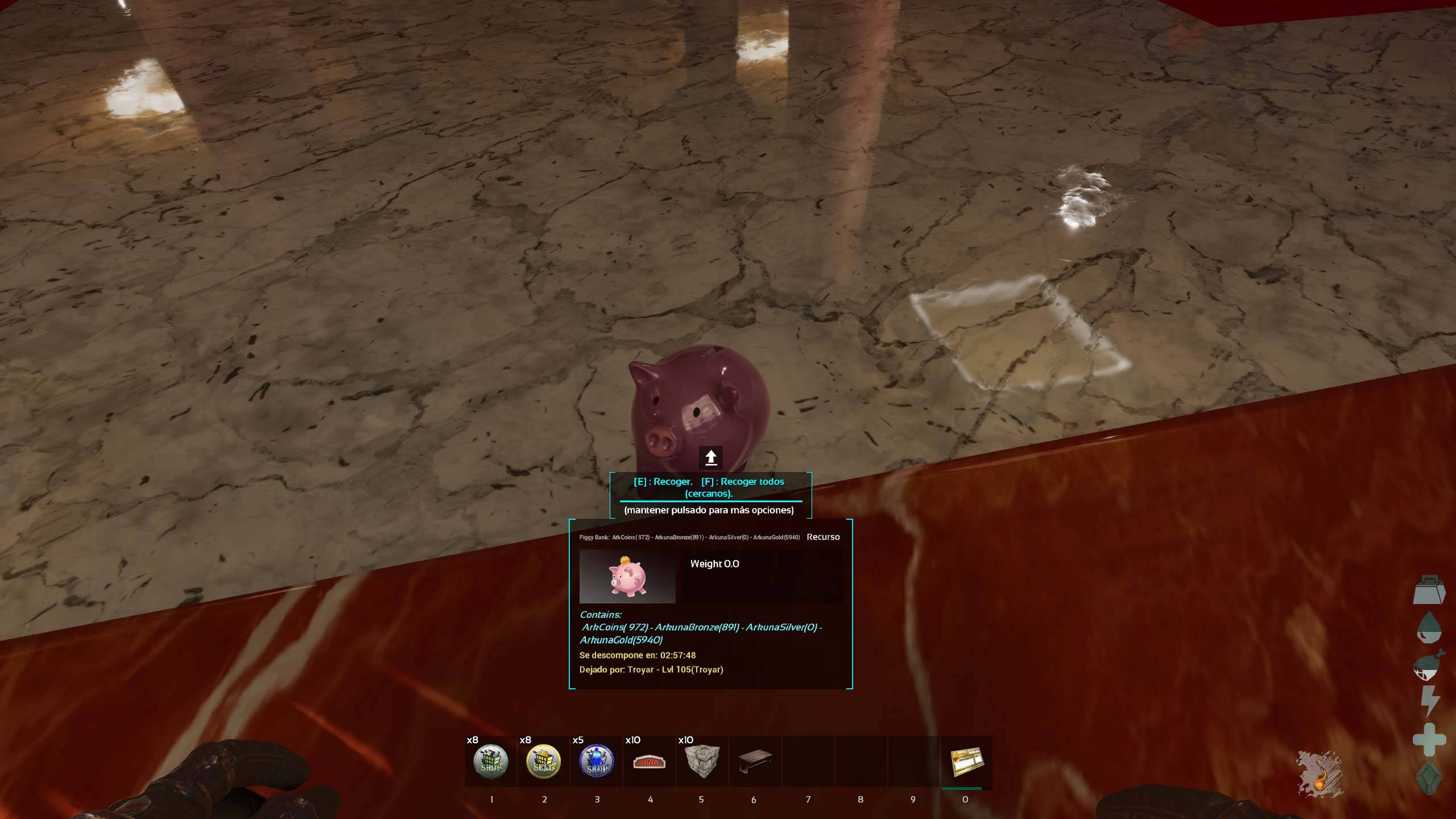1456x819 pixels.
Task: Click the piggy bank item thumbnail in the tooltip
Action: point(627,576)
